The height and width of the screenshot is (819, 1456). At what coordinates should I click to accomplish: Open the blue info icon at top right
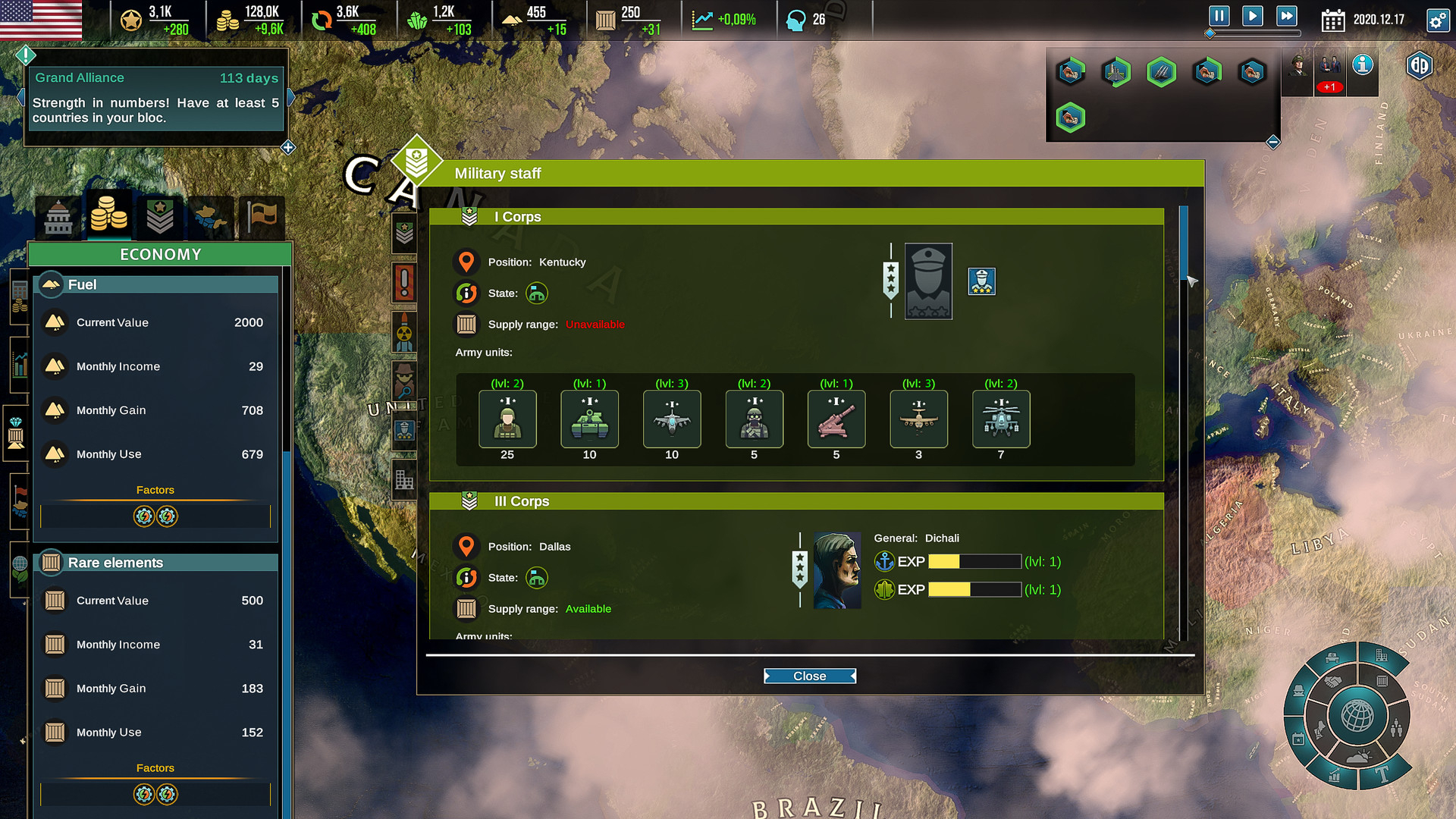(1363, 65)
